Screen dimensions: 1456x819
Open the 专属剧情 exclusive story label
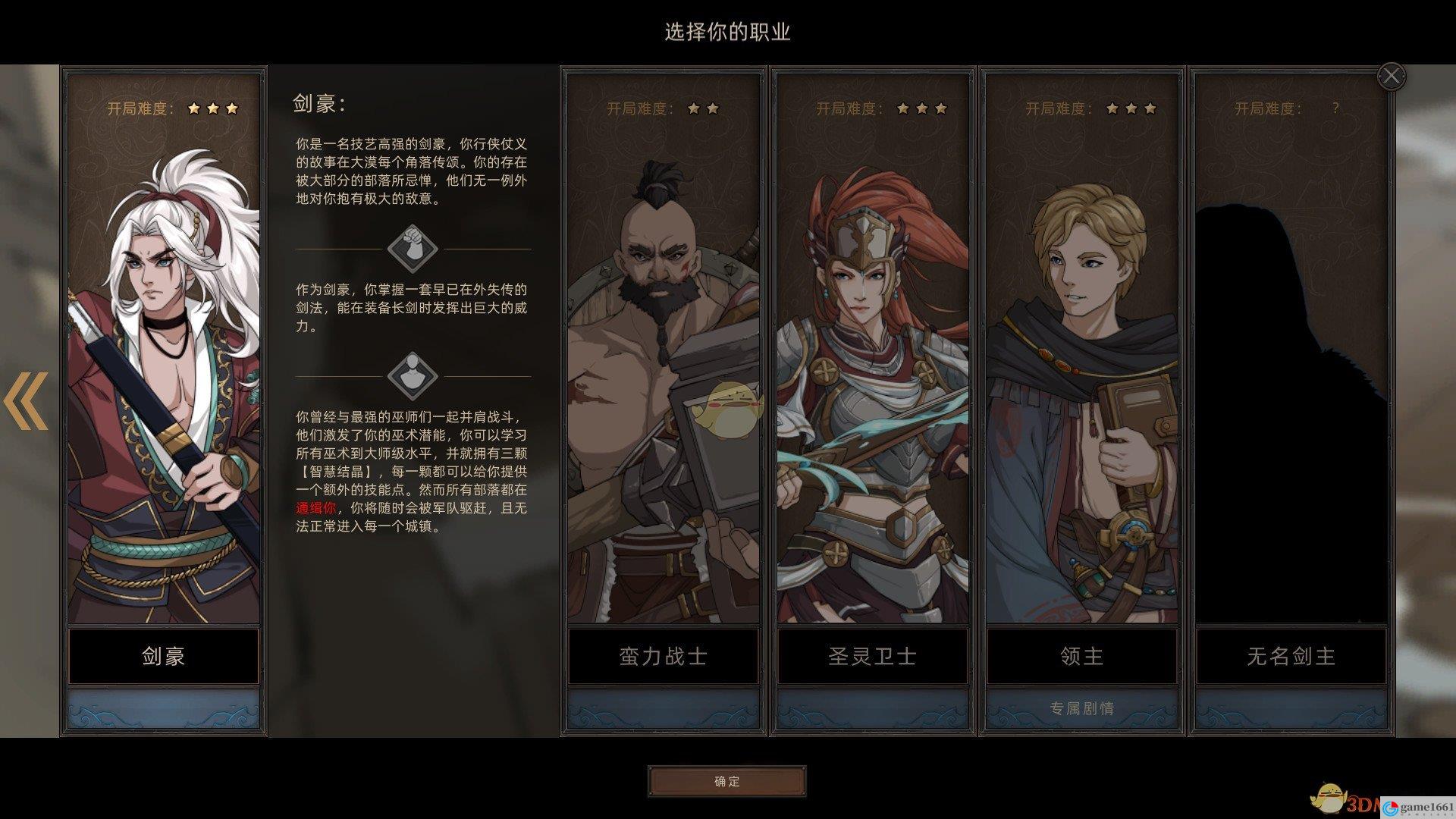1081,708
